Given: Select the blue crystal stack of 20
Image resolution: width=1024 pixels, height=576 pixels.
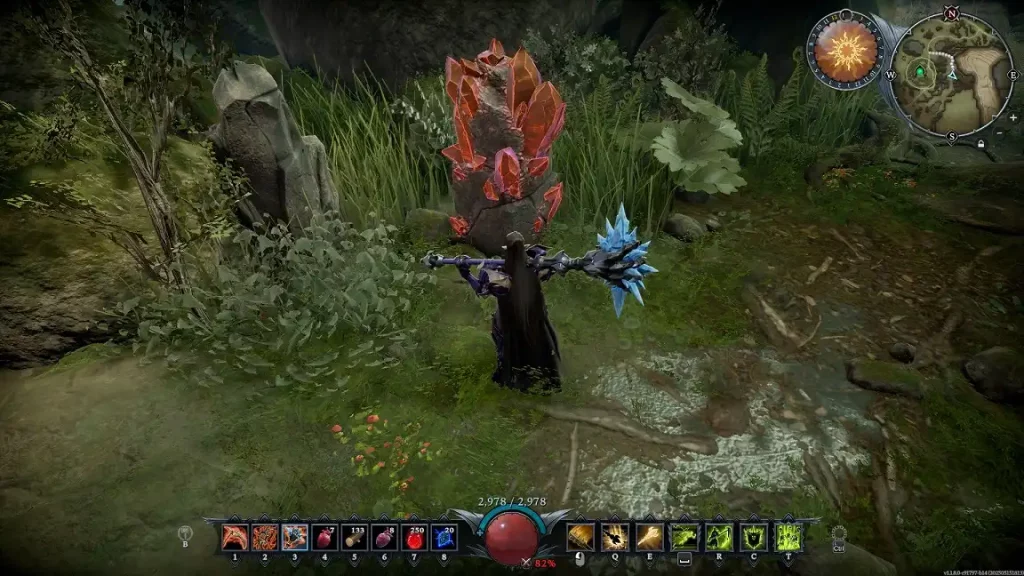Looking at the screenshot, I should tap(444, 538).
